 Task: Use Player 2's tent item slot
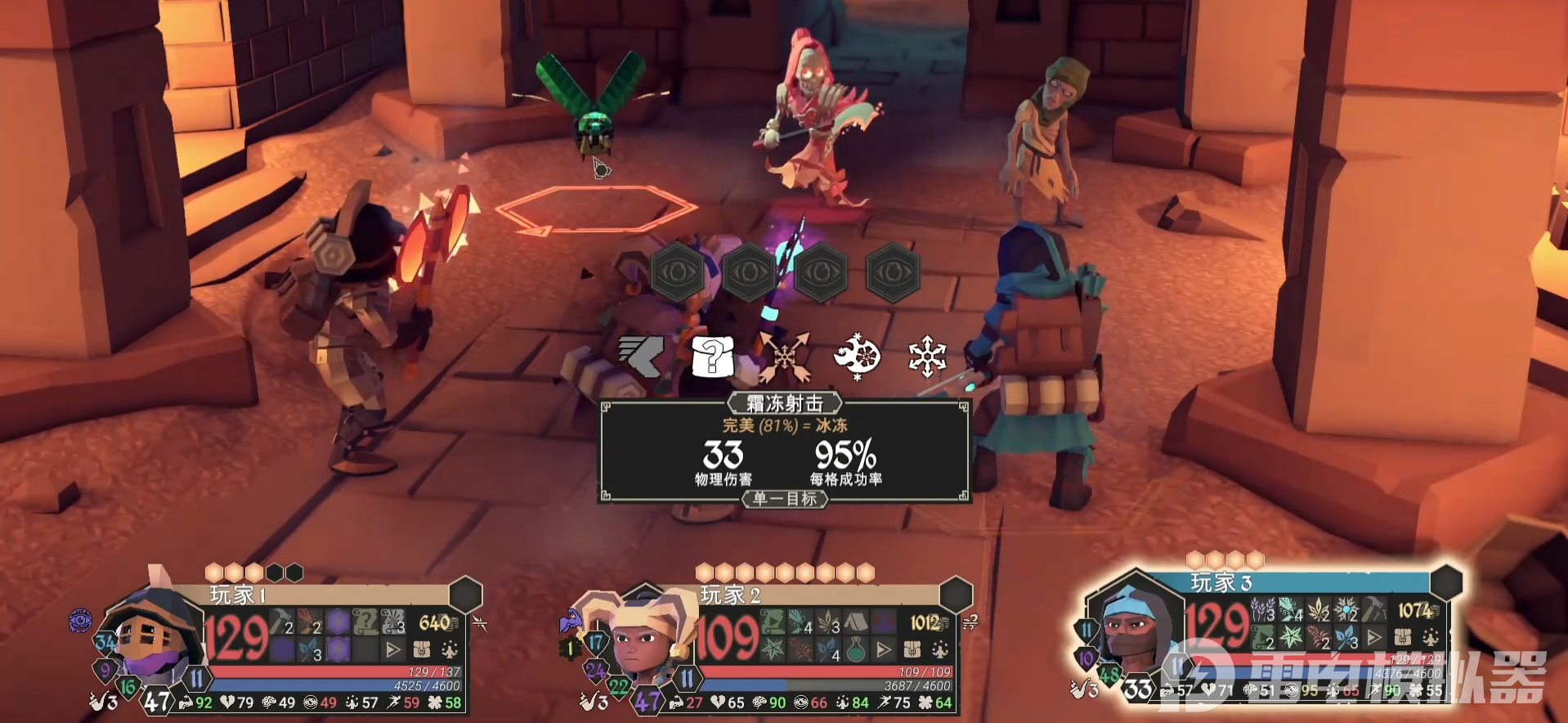point(855,623)
